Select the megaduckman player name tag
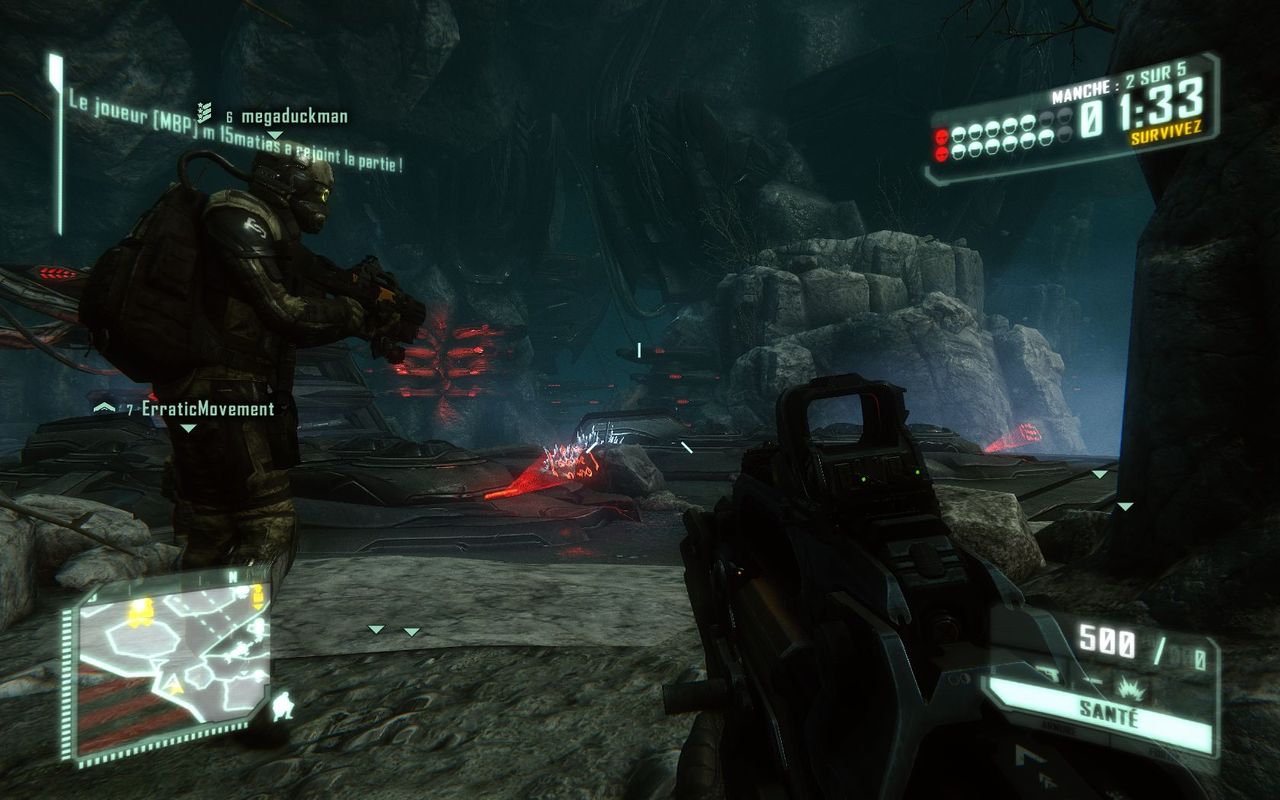 [x=294, y=117]
